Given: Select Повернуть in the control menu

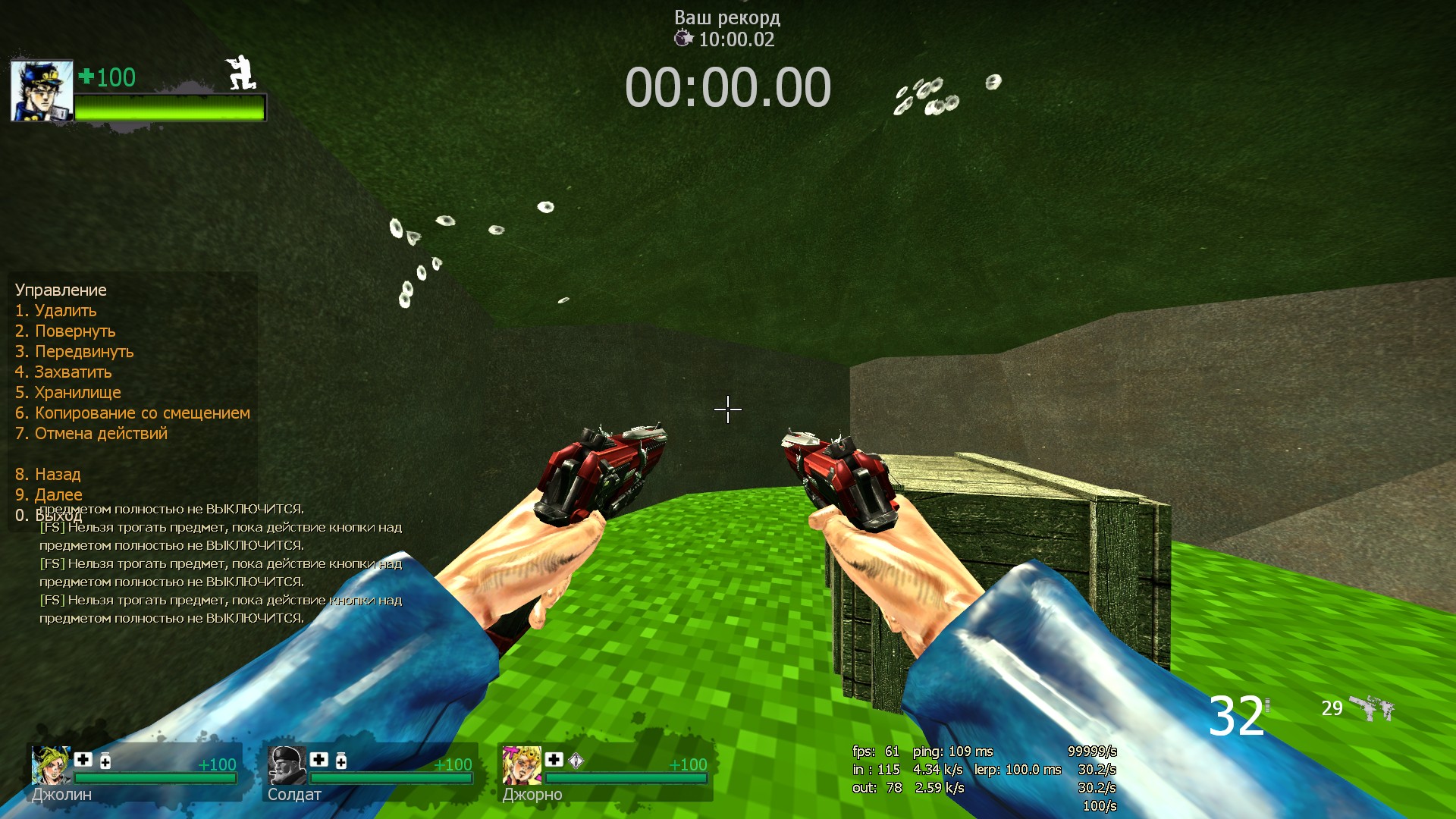Looking at the screenshot, I should (65, 331).
